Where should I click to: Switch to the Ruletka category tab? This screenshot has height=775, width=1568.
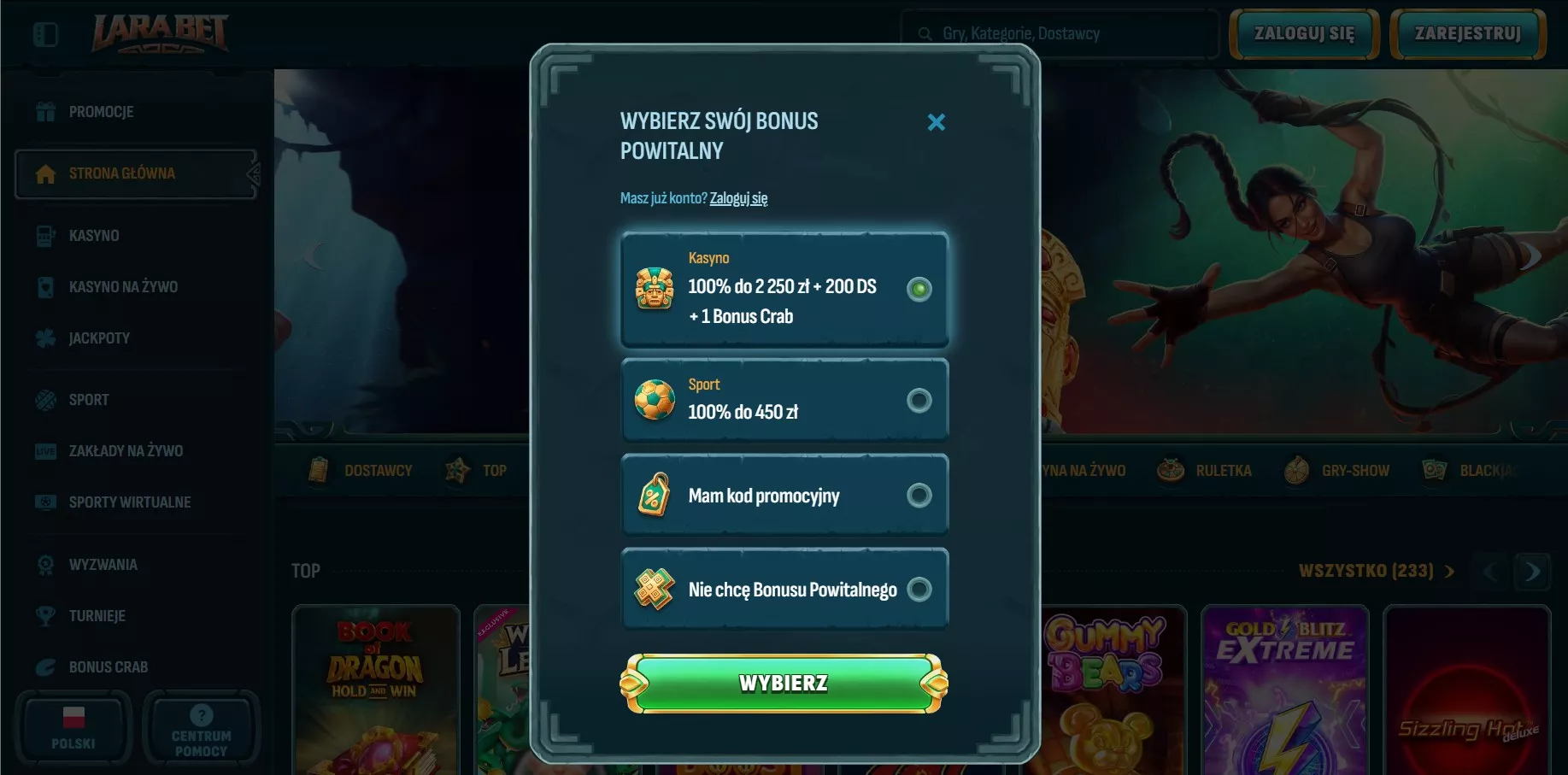click(1205, 471)
